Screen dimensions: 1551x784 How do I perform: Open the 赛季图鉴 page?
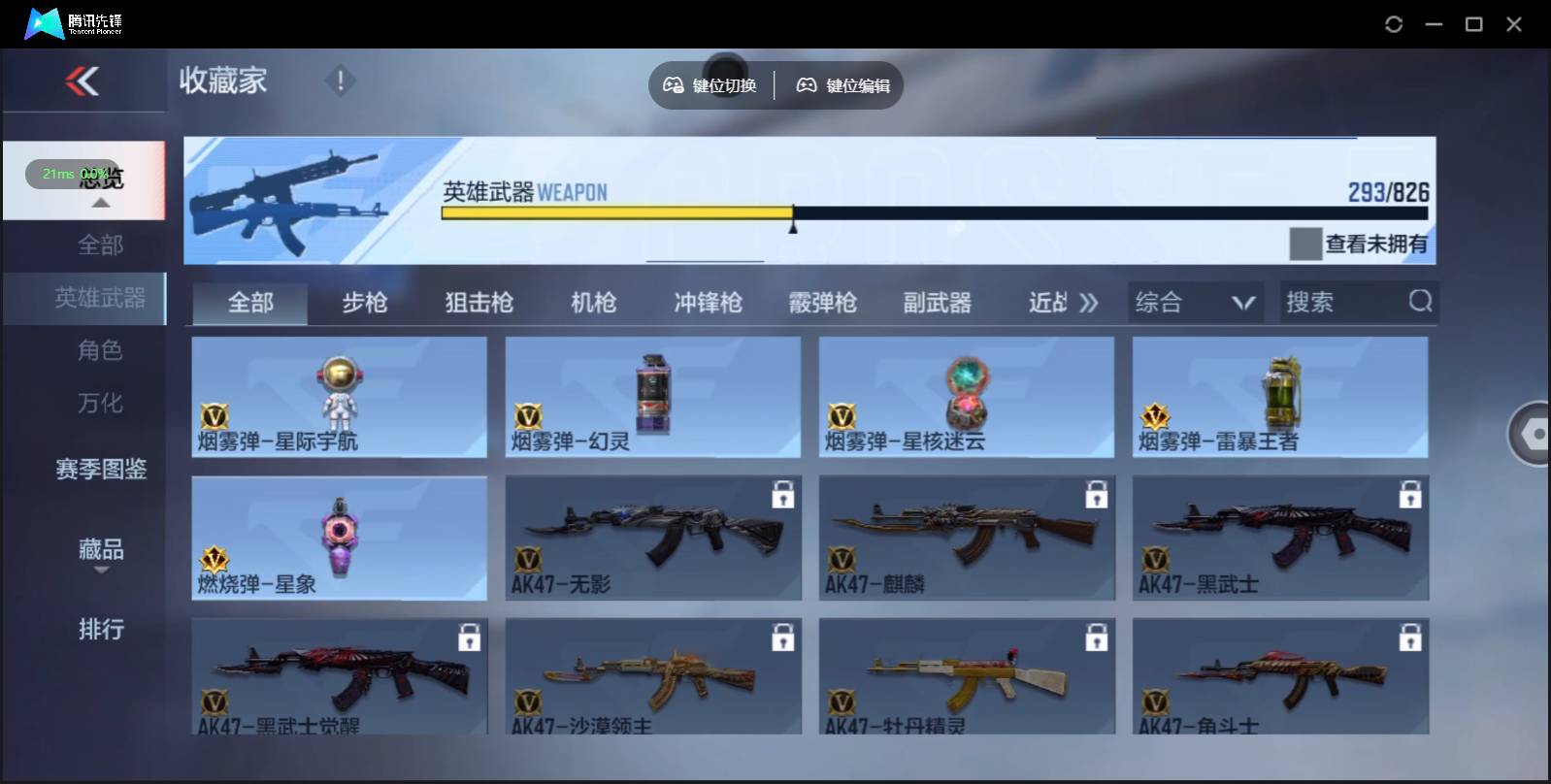pyautogui.click(x=101, y=469)
